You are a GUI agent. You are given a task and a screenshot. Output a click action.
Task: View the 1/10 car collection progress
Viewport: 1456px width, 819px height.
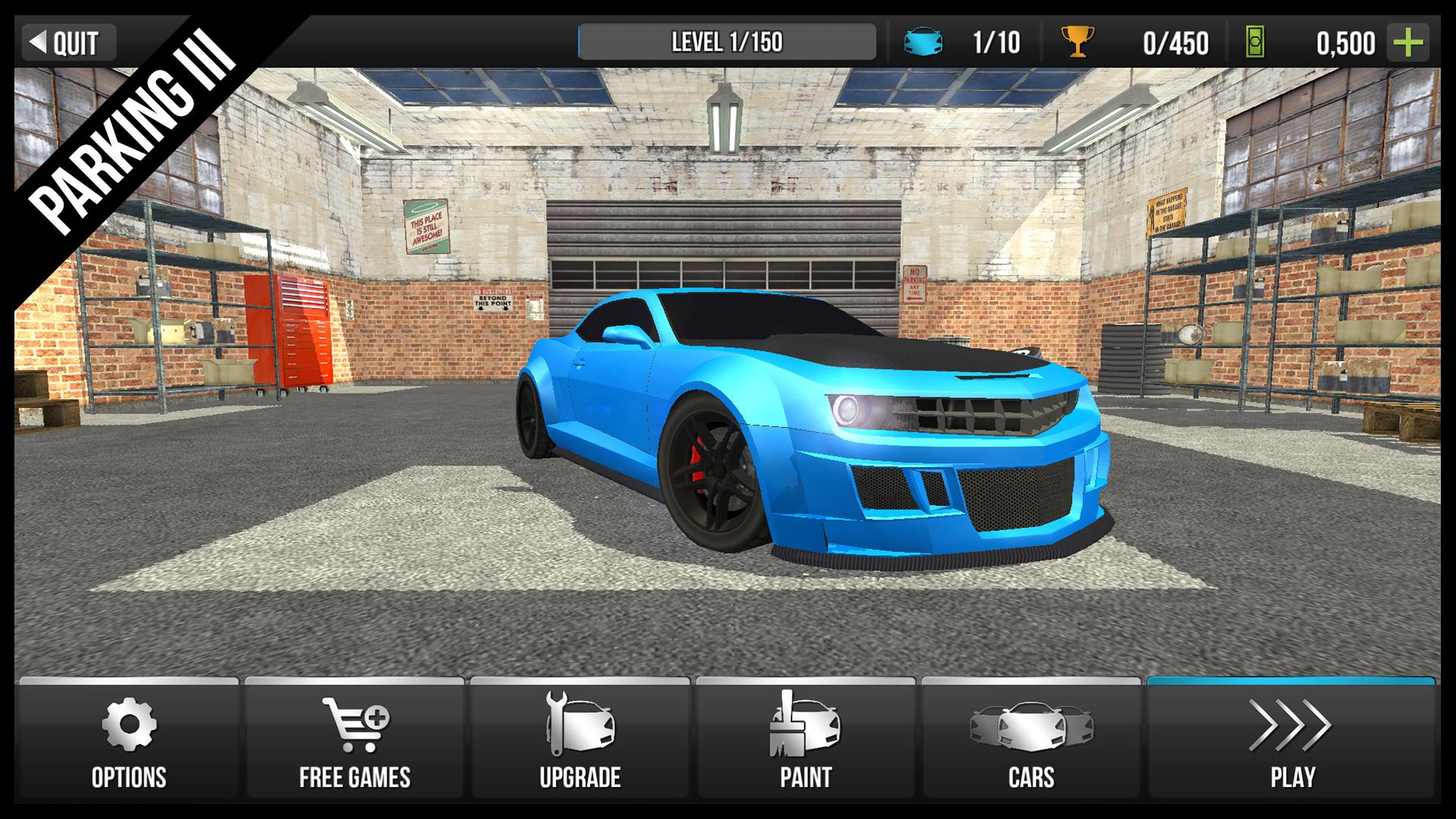[998, 43]
